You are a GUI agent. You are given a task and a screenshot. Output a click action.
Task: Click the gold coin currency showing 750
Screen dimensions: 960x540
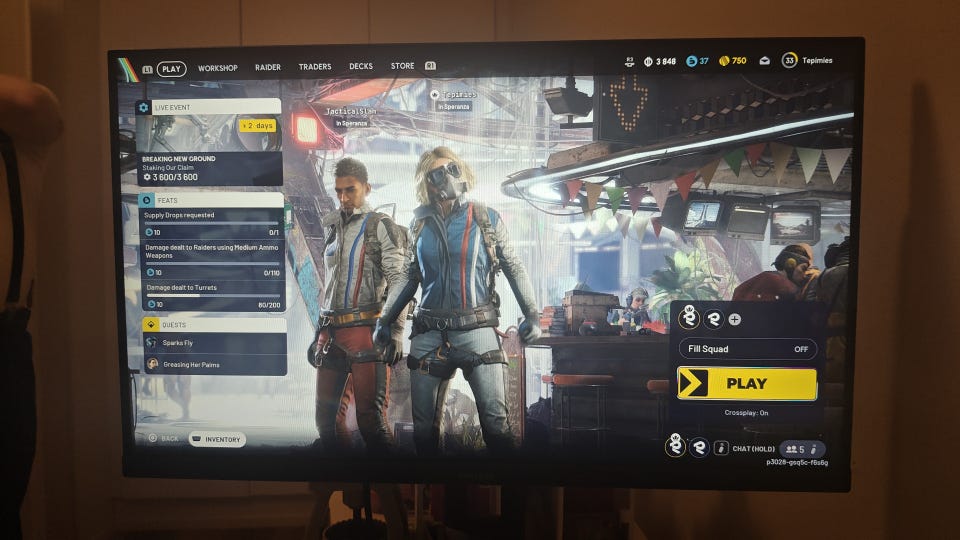733,61
